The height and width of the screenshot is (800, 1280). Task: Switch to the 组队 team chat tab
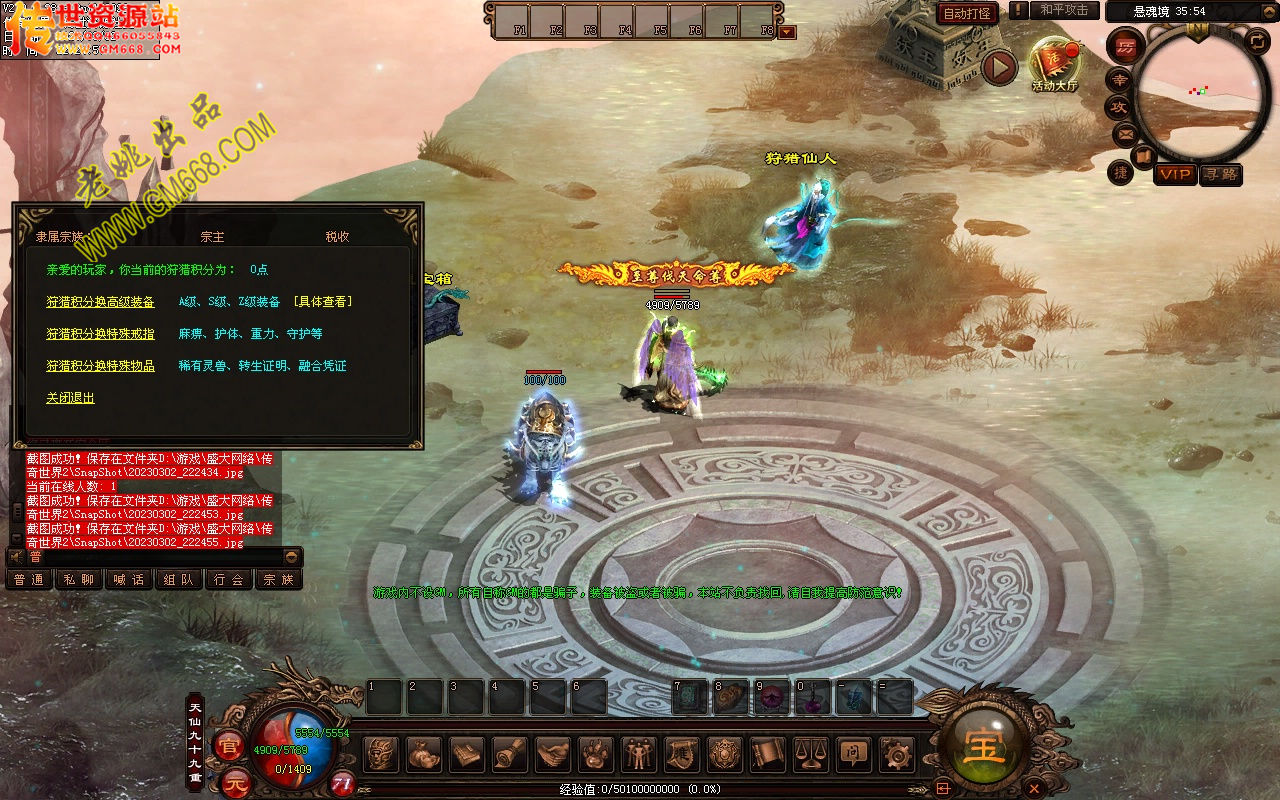pyautogui.click(x=179, y=579)
